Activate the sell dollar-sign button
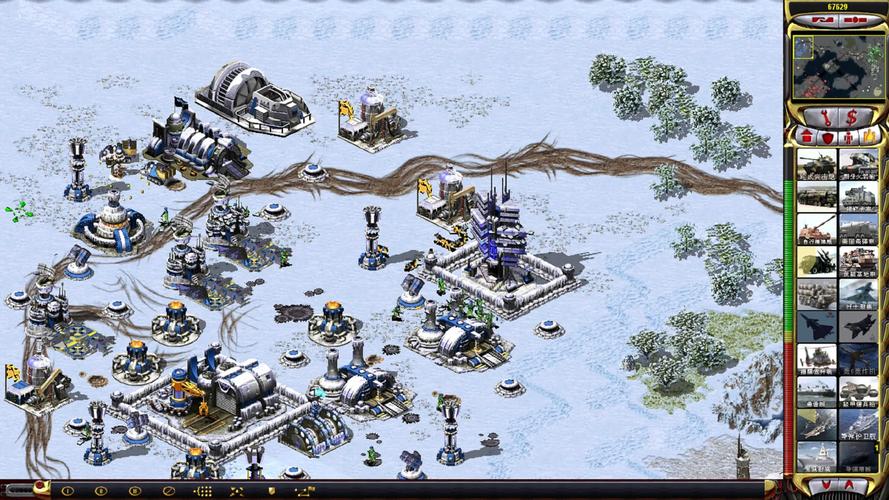 pyautogui.click(x=851, y=116)
